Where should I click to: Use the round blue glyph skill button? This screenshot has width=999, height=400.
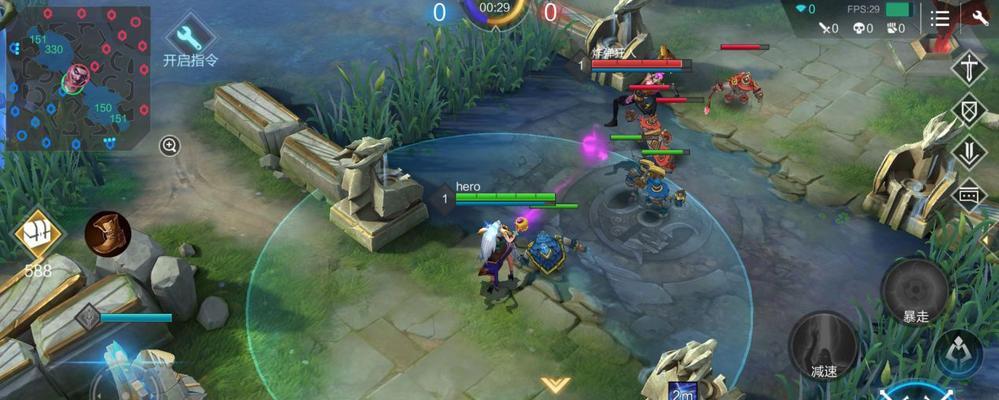tap(958, 354)
